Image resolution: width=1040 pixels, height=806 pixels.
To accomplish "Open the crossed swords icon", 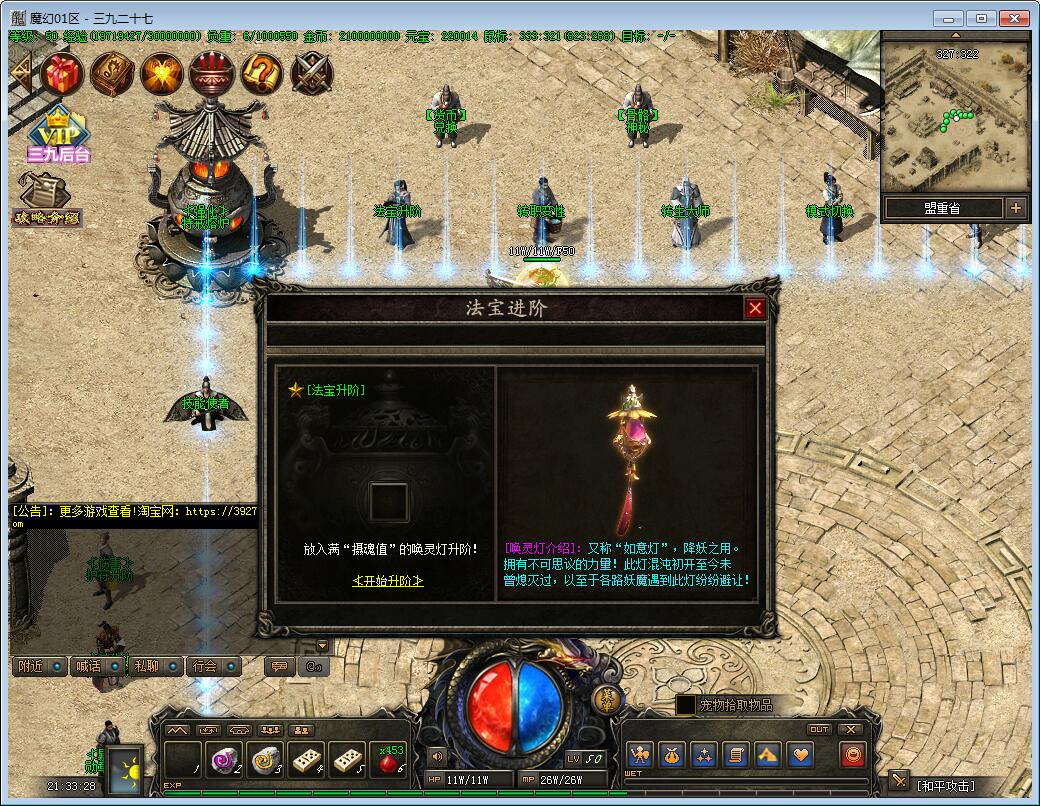I will pyautogui.click(x=312, y=73).
